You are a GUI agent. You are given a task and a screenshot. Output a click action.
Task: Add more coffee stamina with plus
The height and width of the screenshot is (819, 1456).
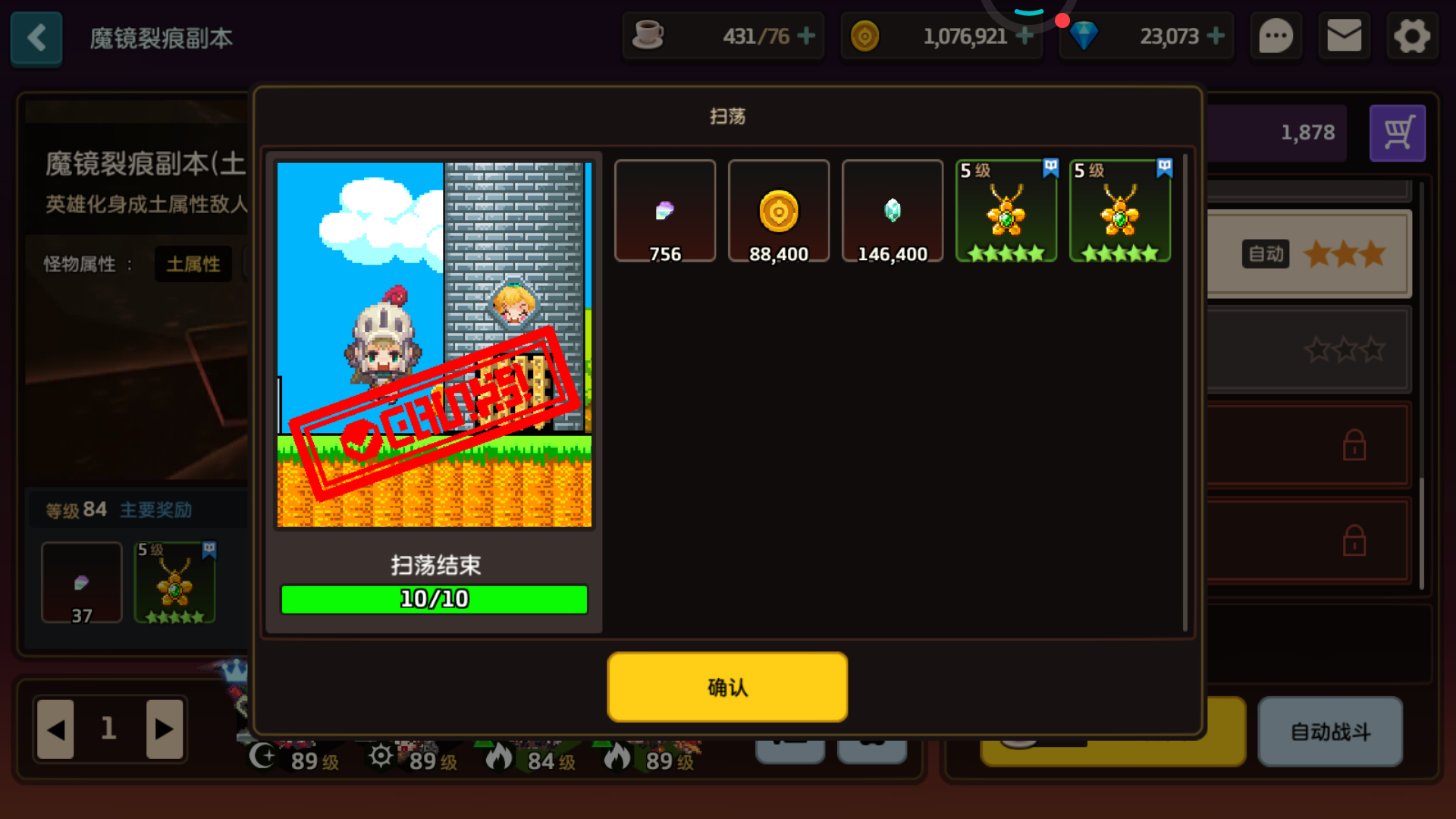point(806,36)
